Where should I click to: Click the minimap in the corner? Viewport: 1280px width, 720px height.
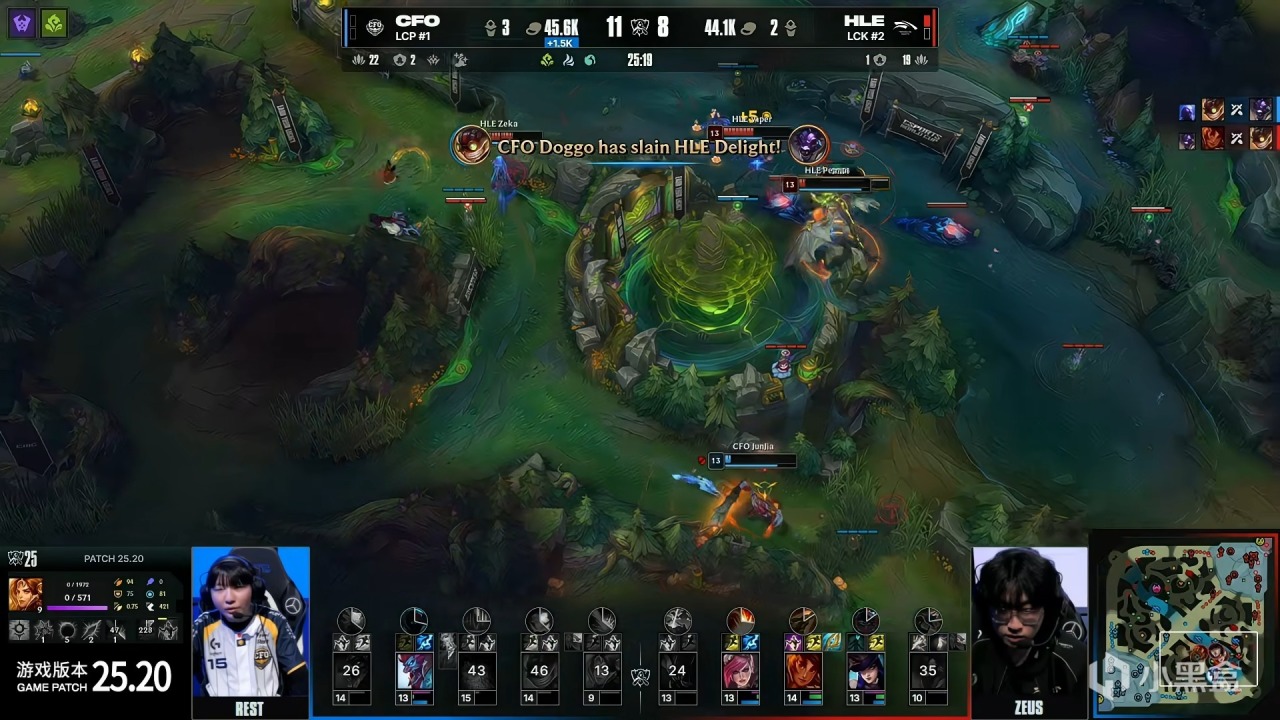click(1185, 625)
